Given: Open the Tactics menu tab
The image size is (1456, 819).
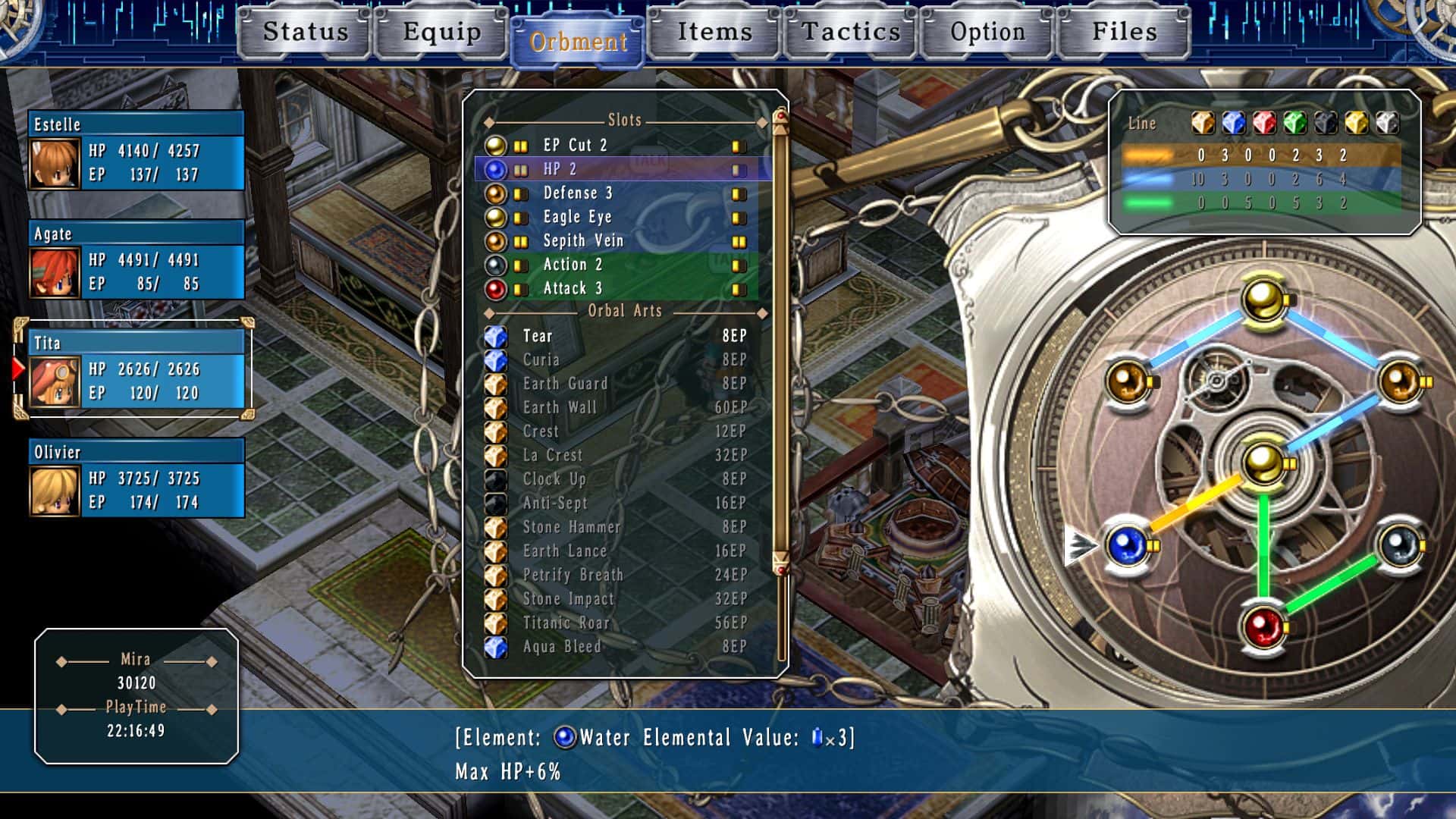Looking at the screenshot, I should tap(849, 33).
